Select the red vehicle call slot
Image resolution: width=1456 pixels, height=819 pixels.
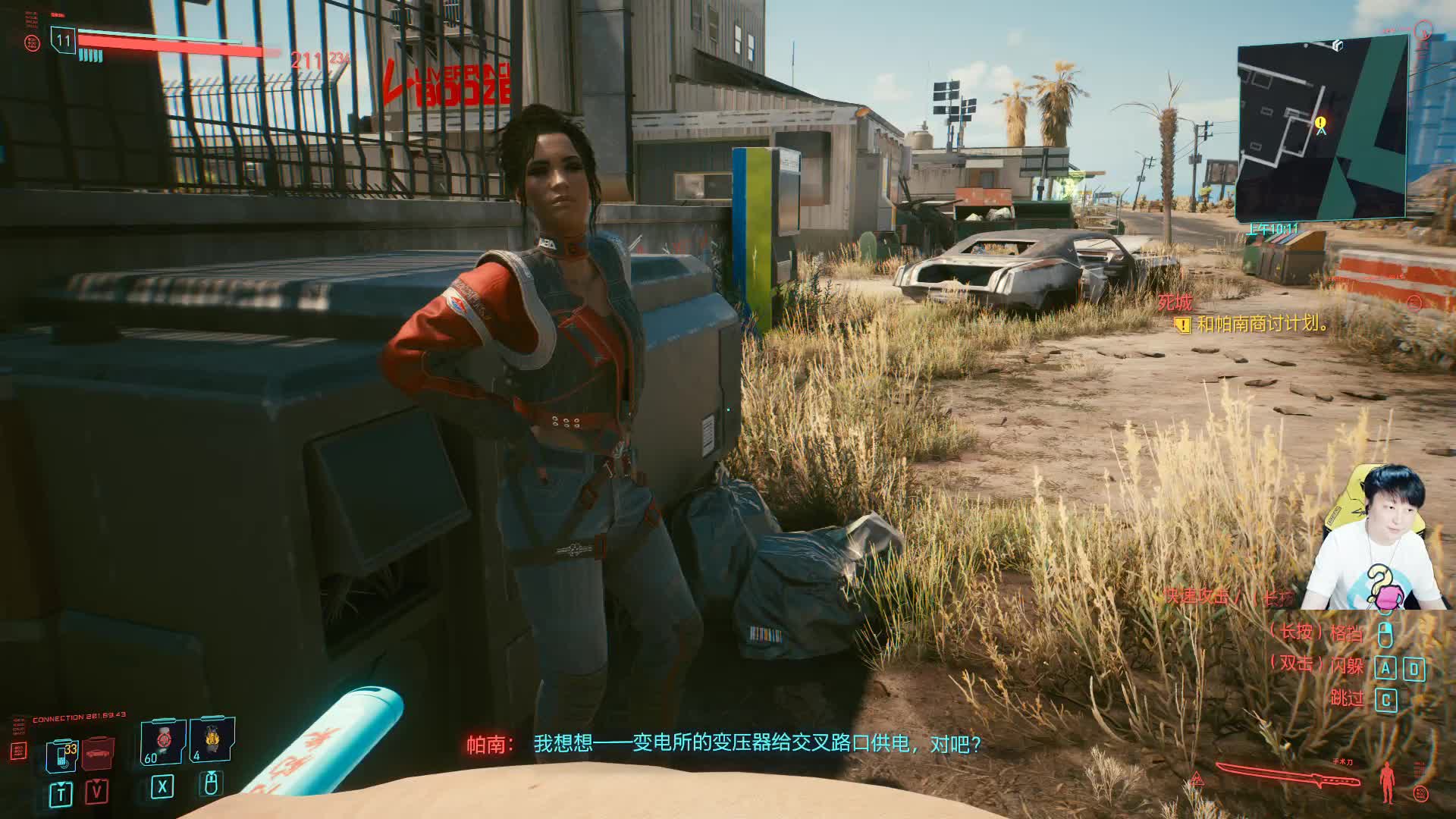tap(97, 752)
